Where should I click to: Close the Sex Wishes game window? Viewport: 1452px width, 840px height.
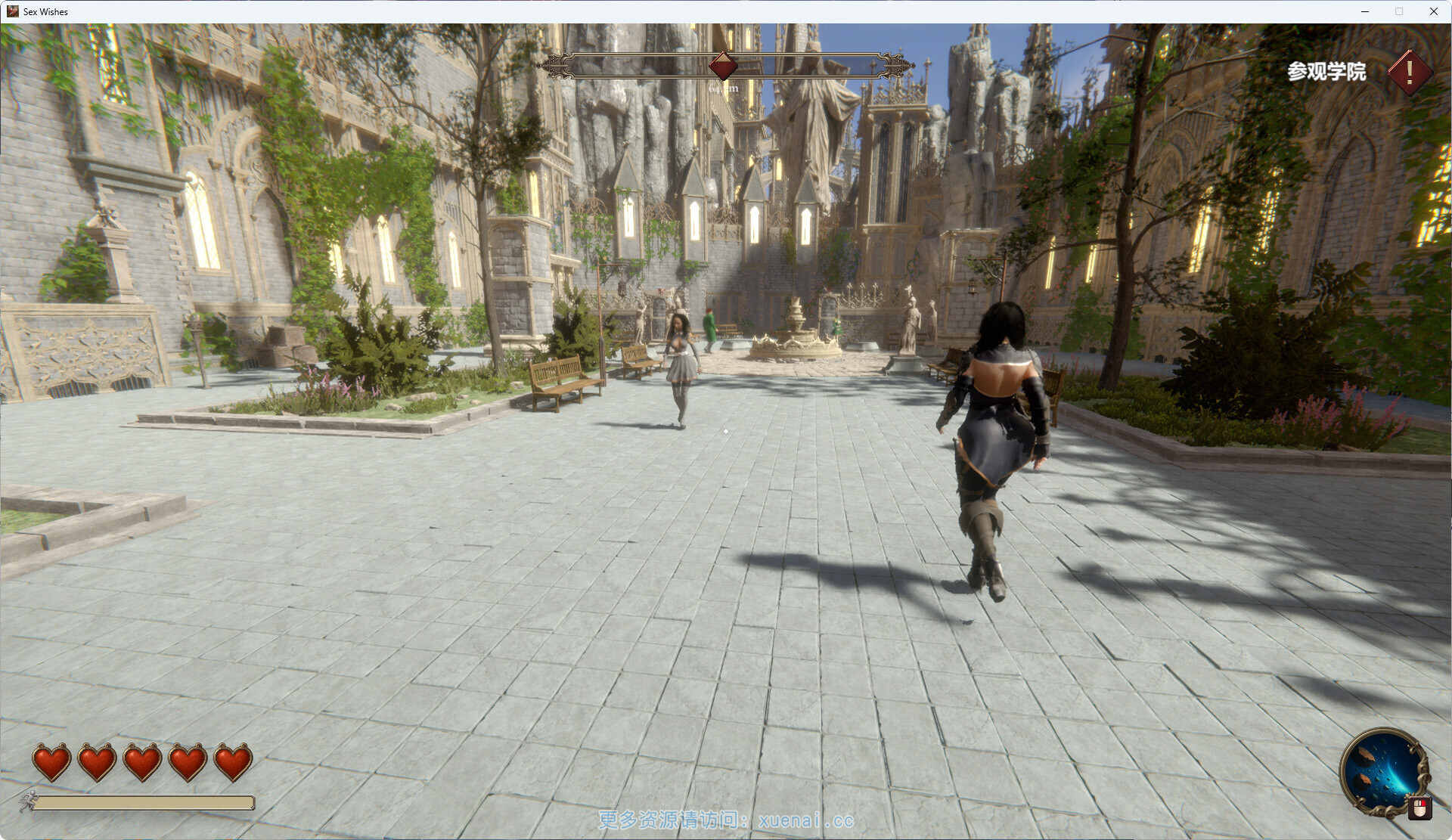tap(1433, 11)
